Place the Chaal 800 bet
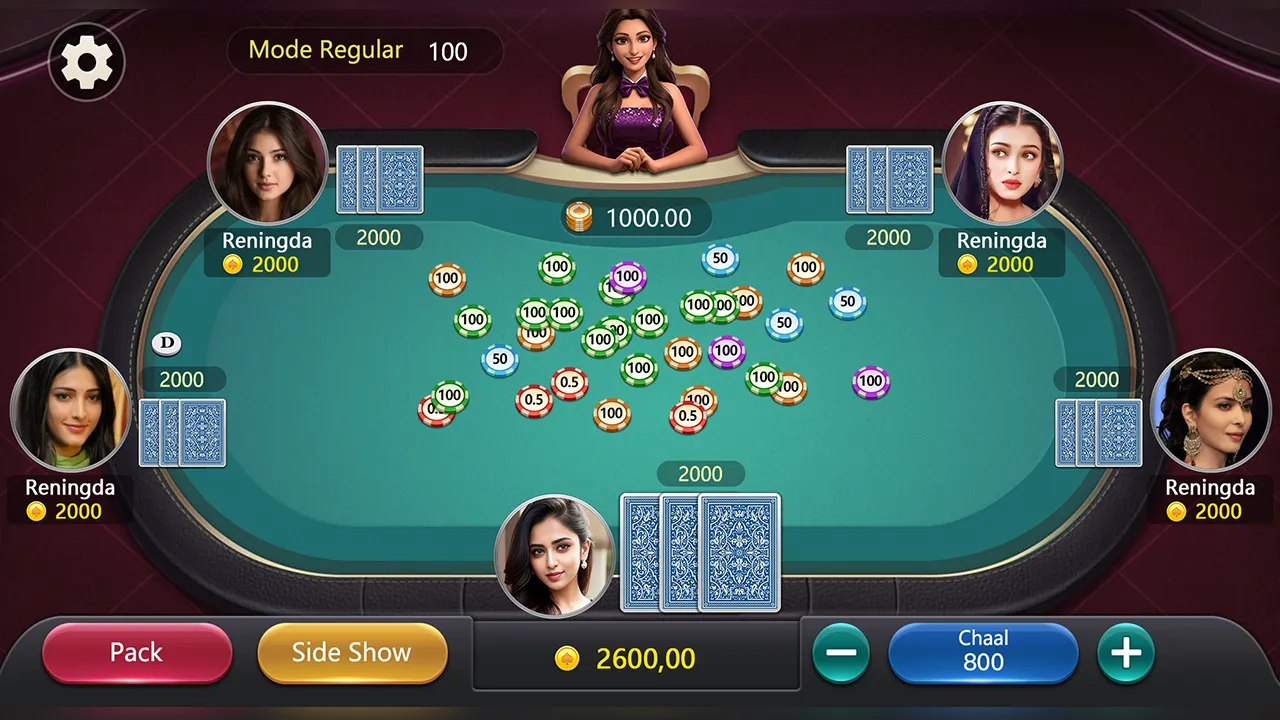The image size is (1280, 720). pyautogui.click(x=983, y=651)
